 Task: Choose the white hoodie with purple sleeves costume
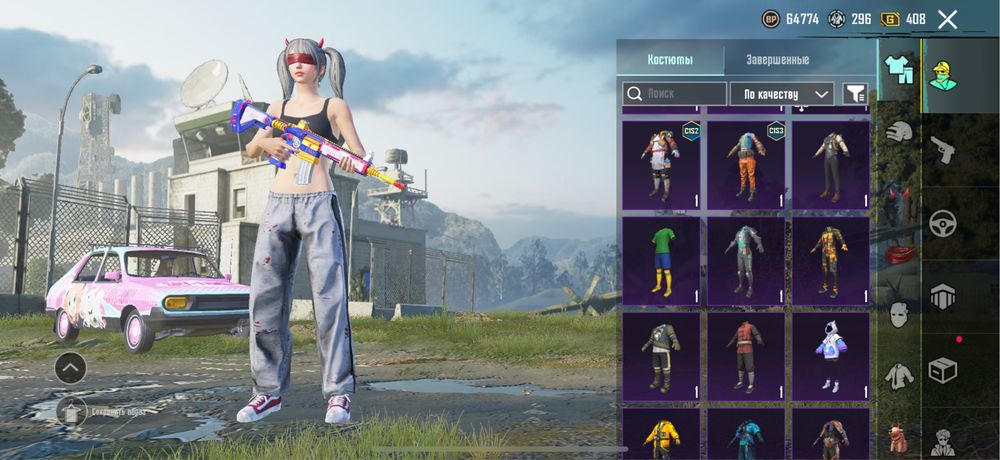click(831, 357)
